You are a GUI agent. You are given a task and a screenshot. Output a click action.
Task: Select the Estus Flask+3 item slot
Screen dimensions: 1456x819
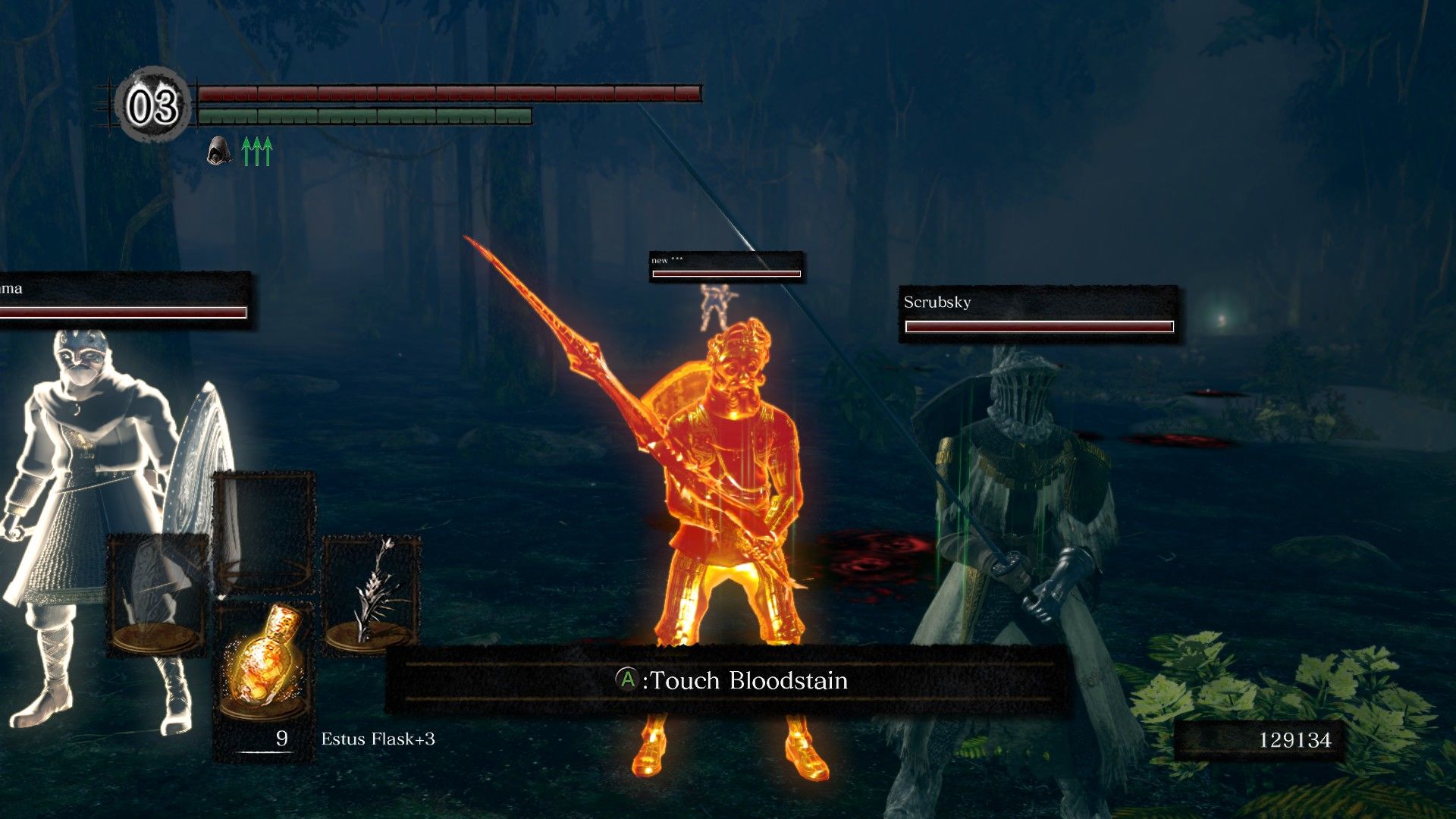[x=263, y=661]
